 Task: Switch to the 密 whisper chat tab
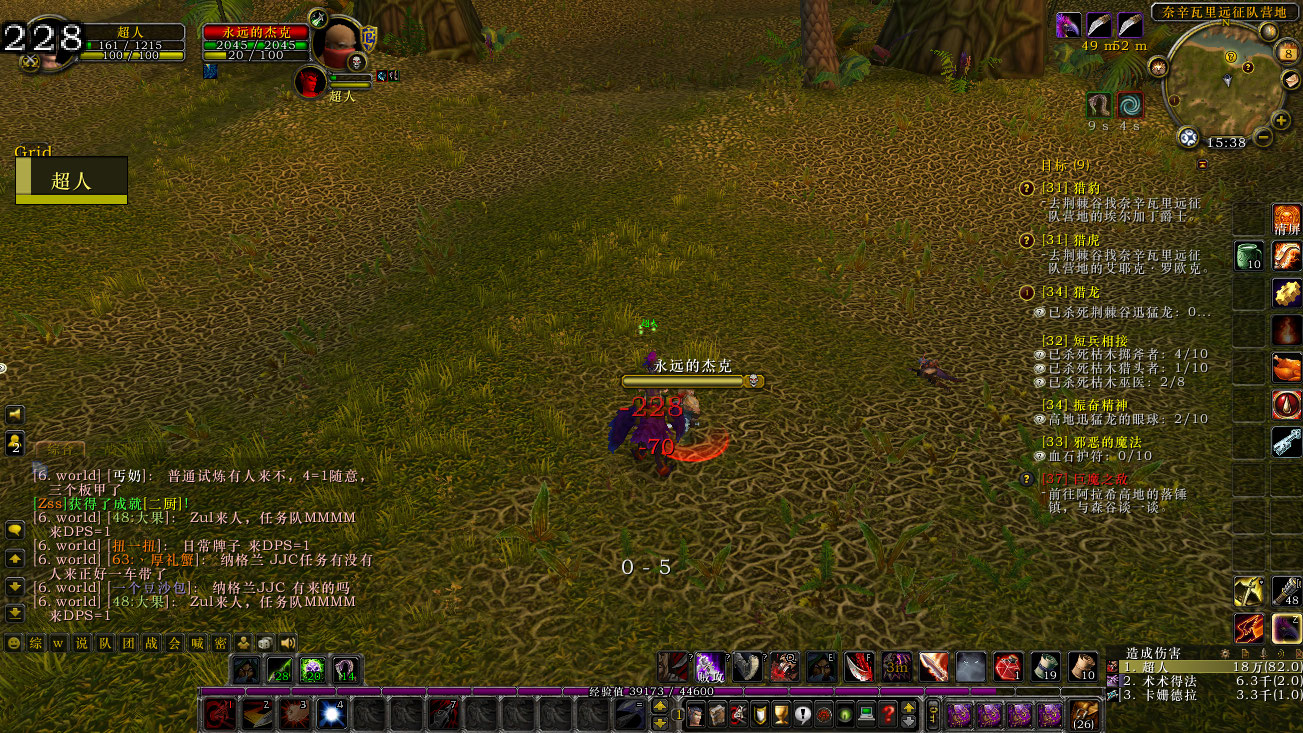click(221, 644)
